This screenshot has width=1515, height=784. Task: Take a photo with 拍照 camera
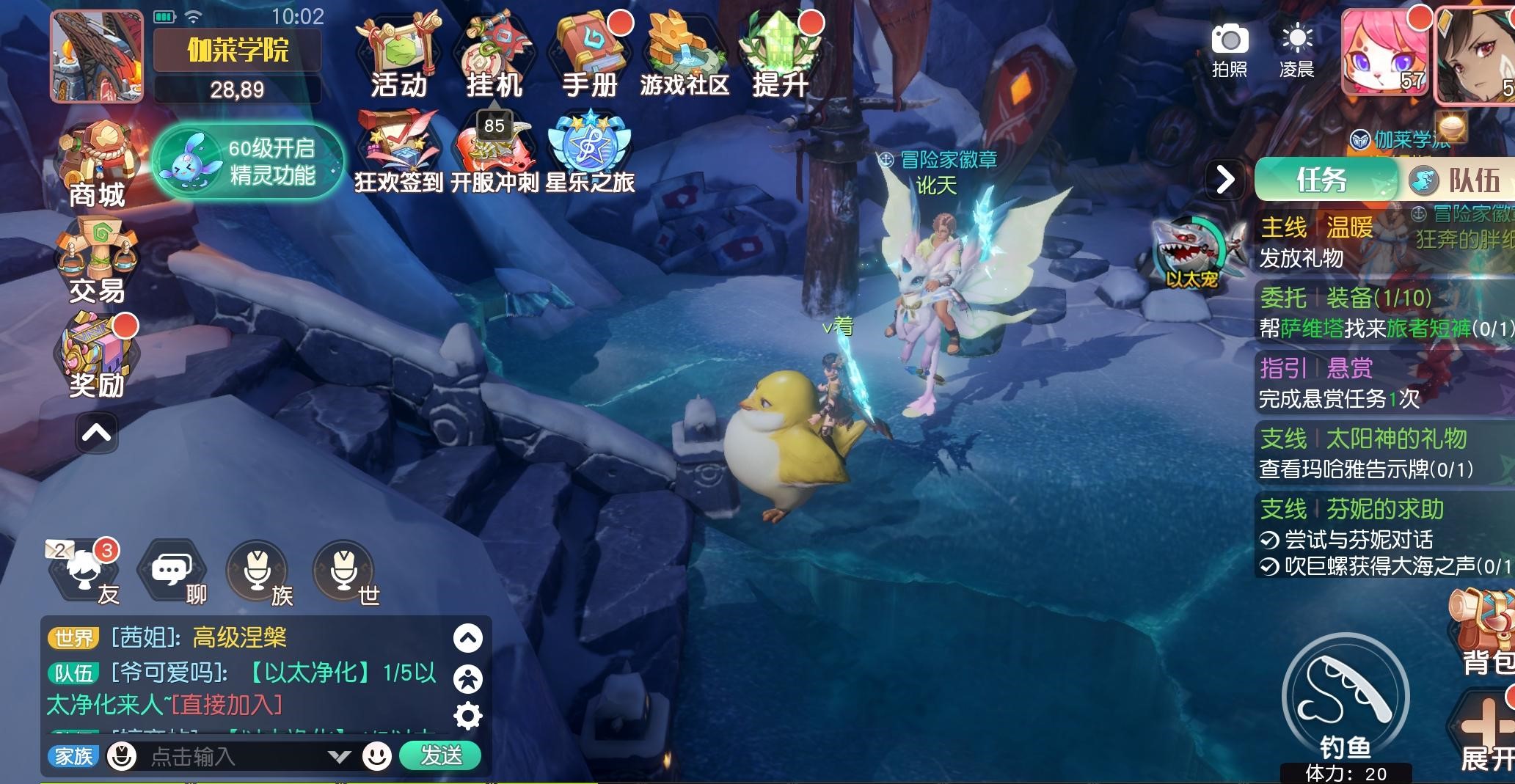click(x=1230, y=49)
